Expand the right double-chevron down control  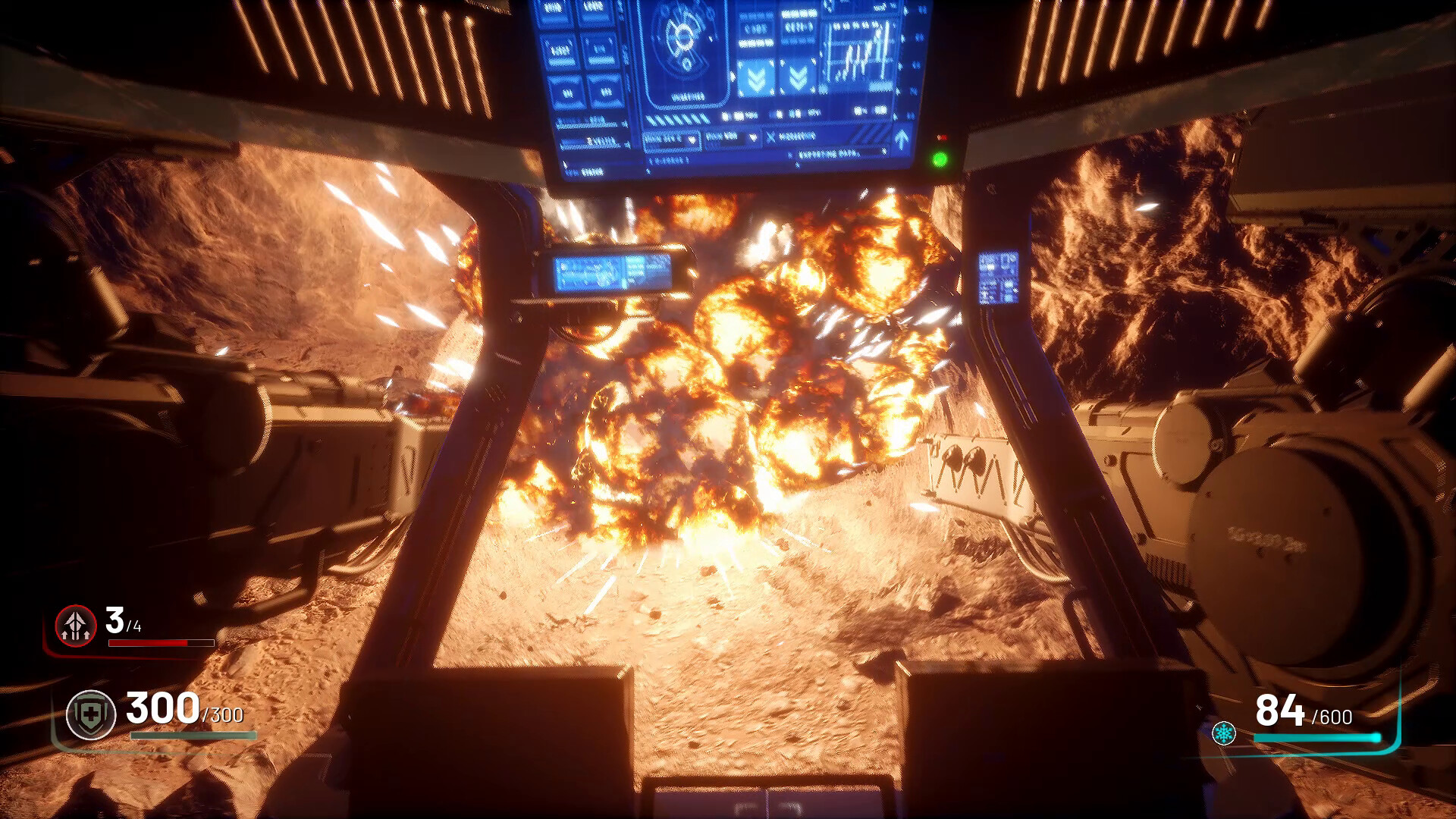click(x=797, y=77)
